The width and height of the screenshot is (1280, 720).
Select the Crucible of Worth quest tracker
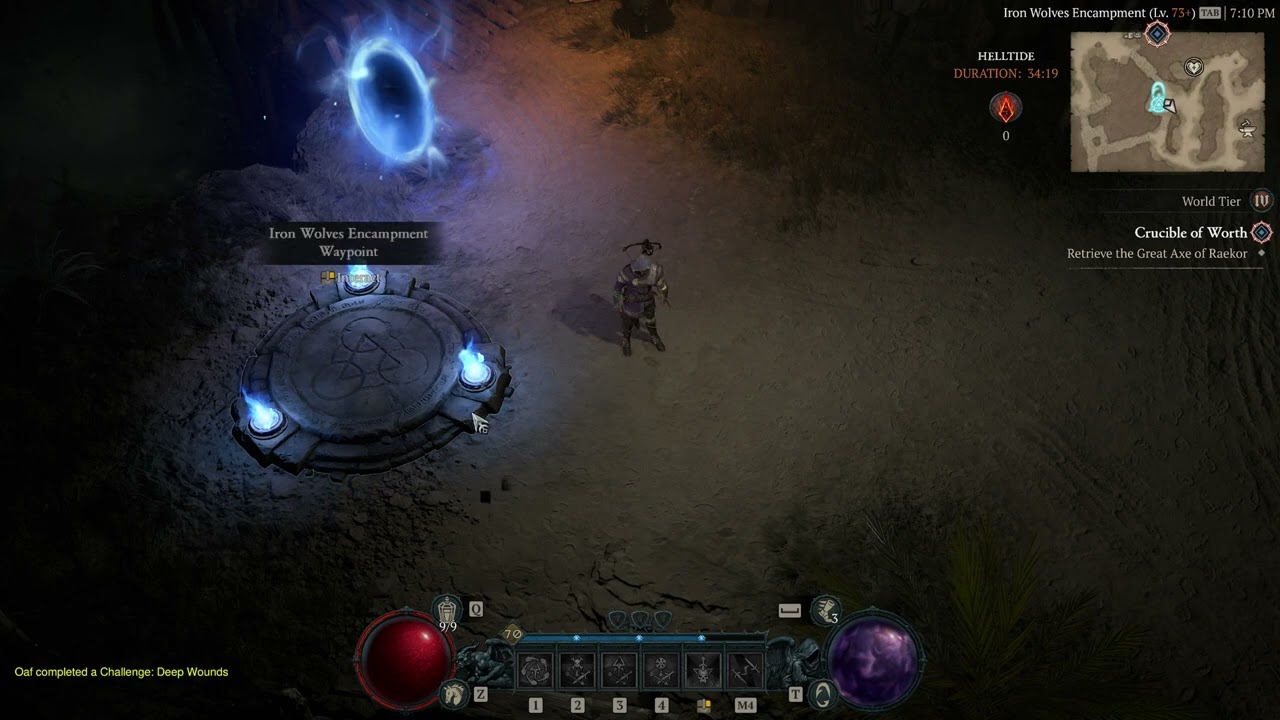1190,233
